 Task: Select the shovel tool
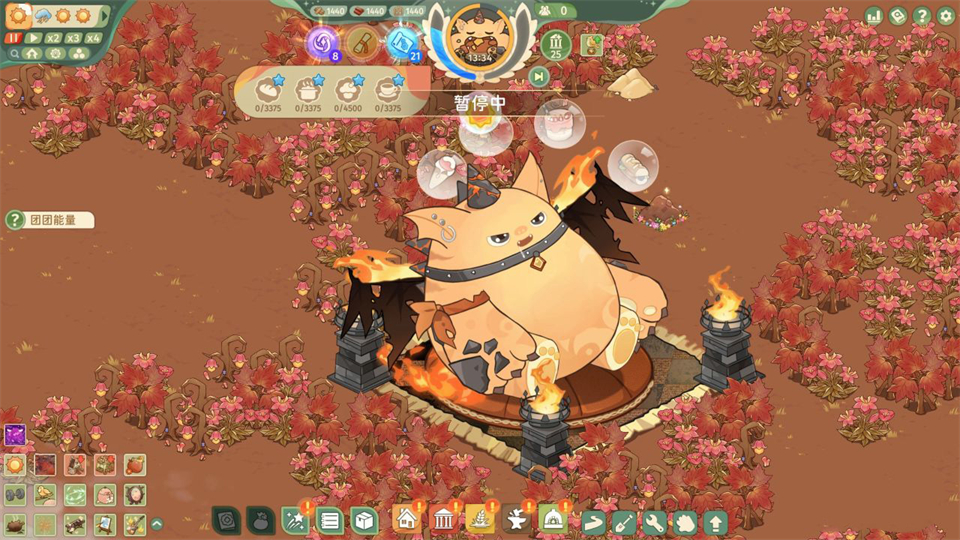coord(622,521)
